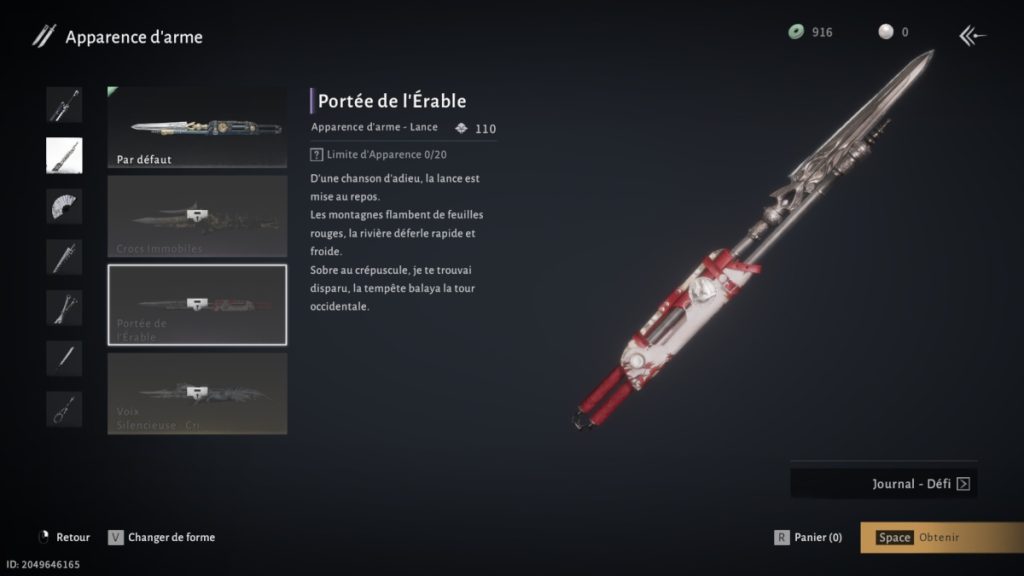Open the selected lance category tab
The width and height of the screenshot is (1024, 576).
[64, 155]
